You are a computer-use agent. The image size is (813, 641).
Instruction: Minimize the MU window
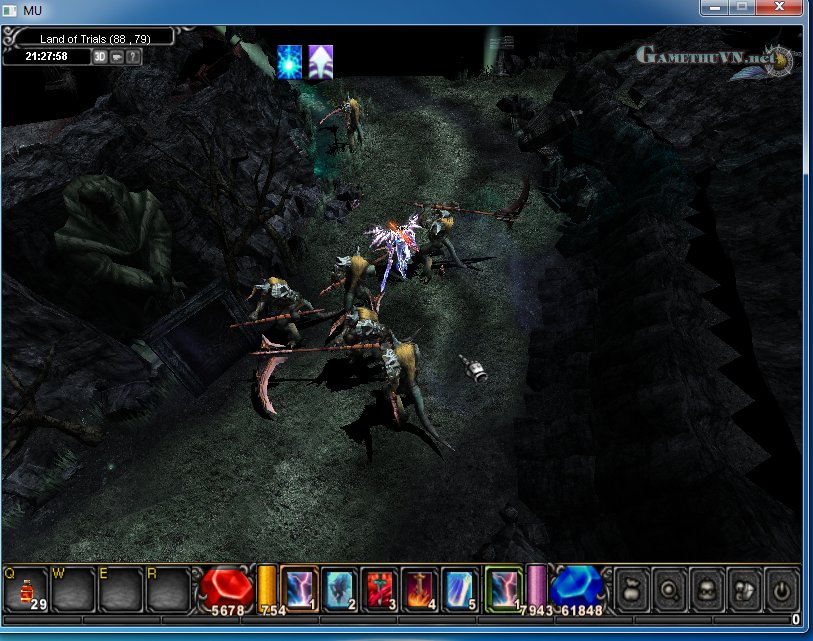[714, 7]
